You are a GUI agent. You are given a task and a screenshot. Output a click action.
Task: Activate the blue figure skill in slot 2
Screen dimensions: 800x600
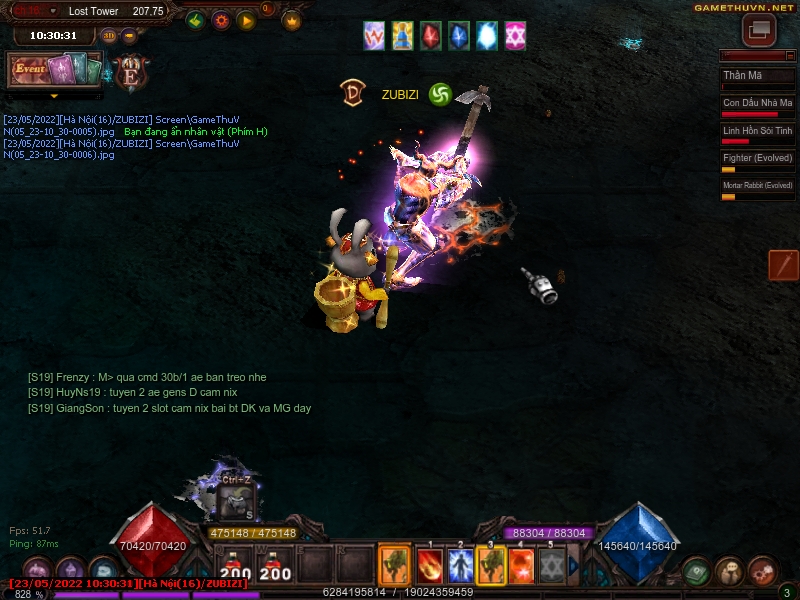tap(460, 566)
